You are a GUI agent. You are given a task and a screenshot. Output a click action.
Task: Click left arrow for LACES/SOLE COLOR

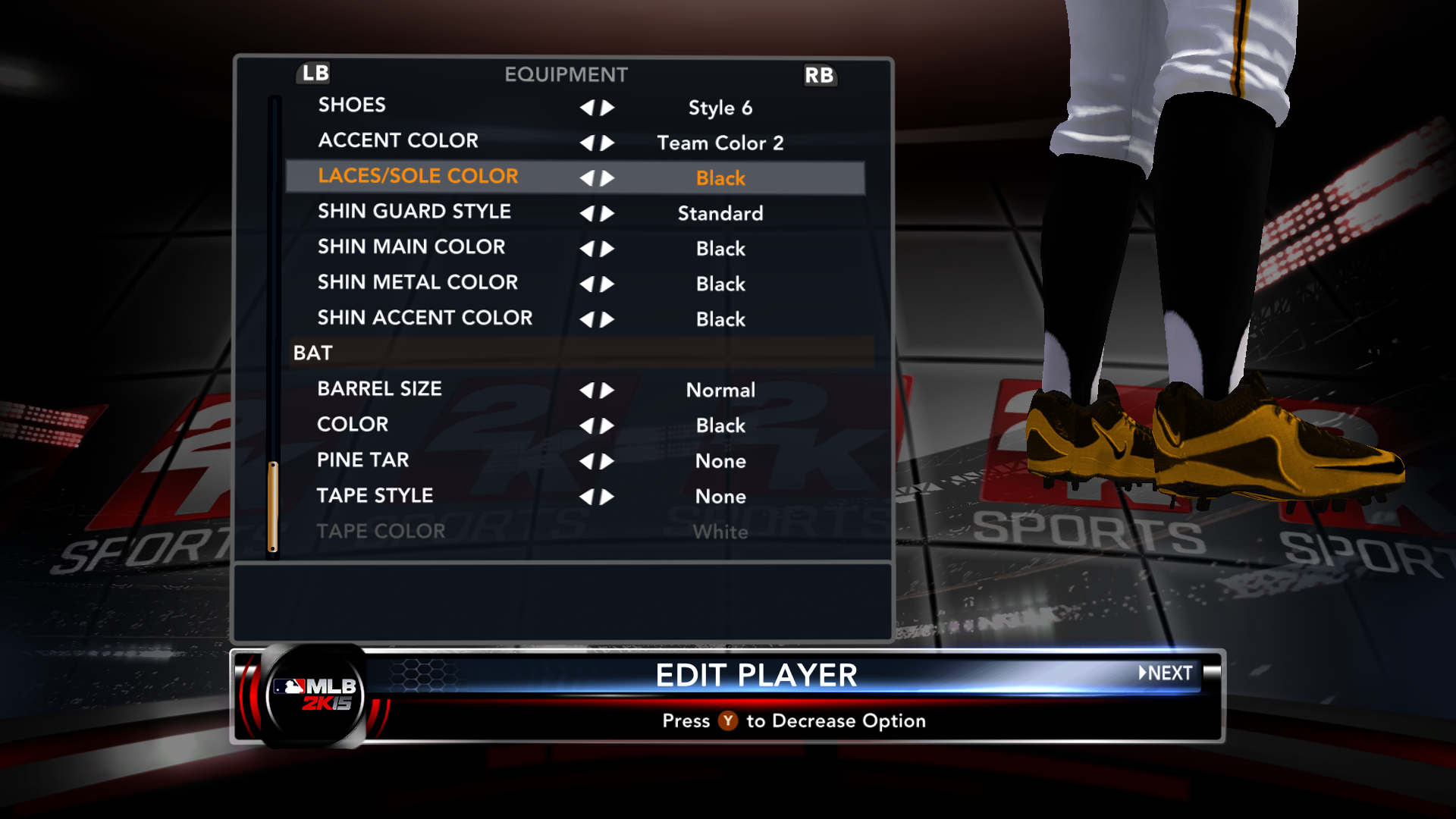[586, 179]
